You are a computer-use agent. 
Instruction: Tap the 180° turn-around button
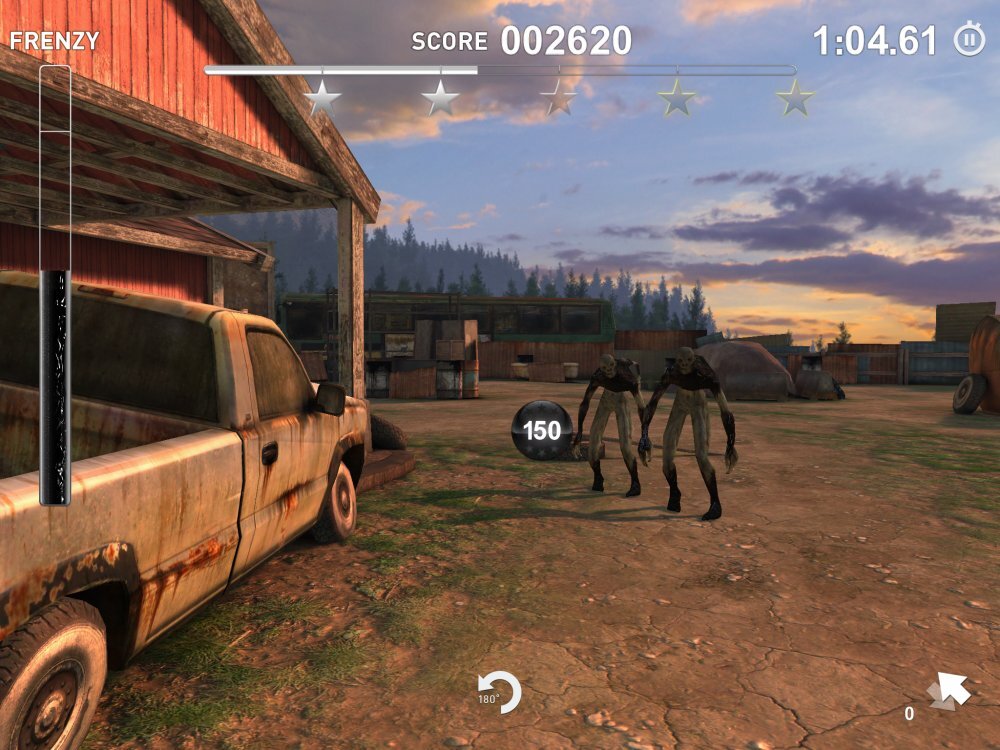[501, 692]
